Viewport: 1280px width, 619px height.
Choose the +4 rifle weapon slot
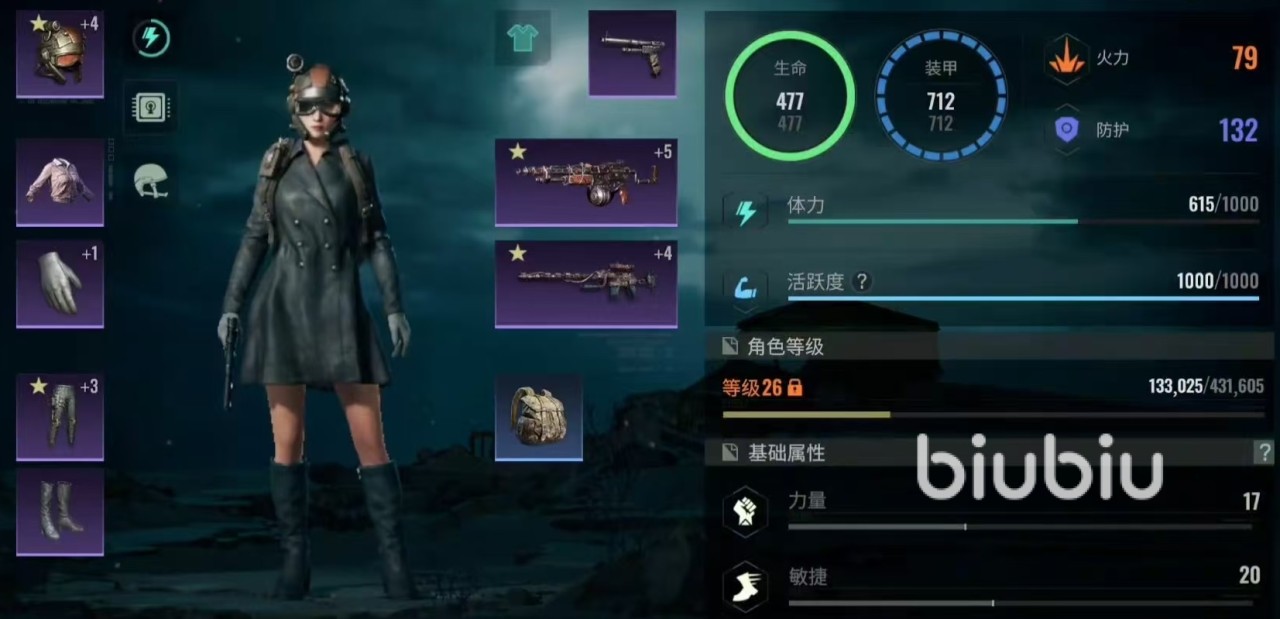pyautogui.click(x=586, y=283)
